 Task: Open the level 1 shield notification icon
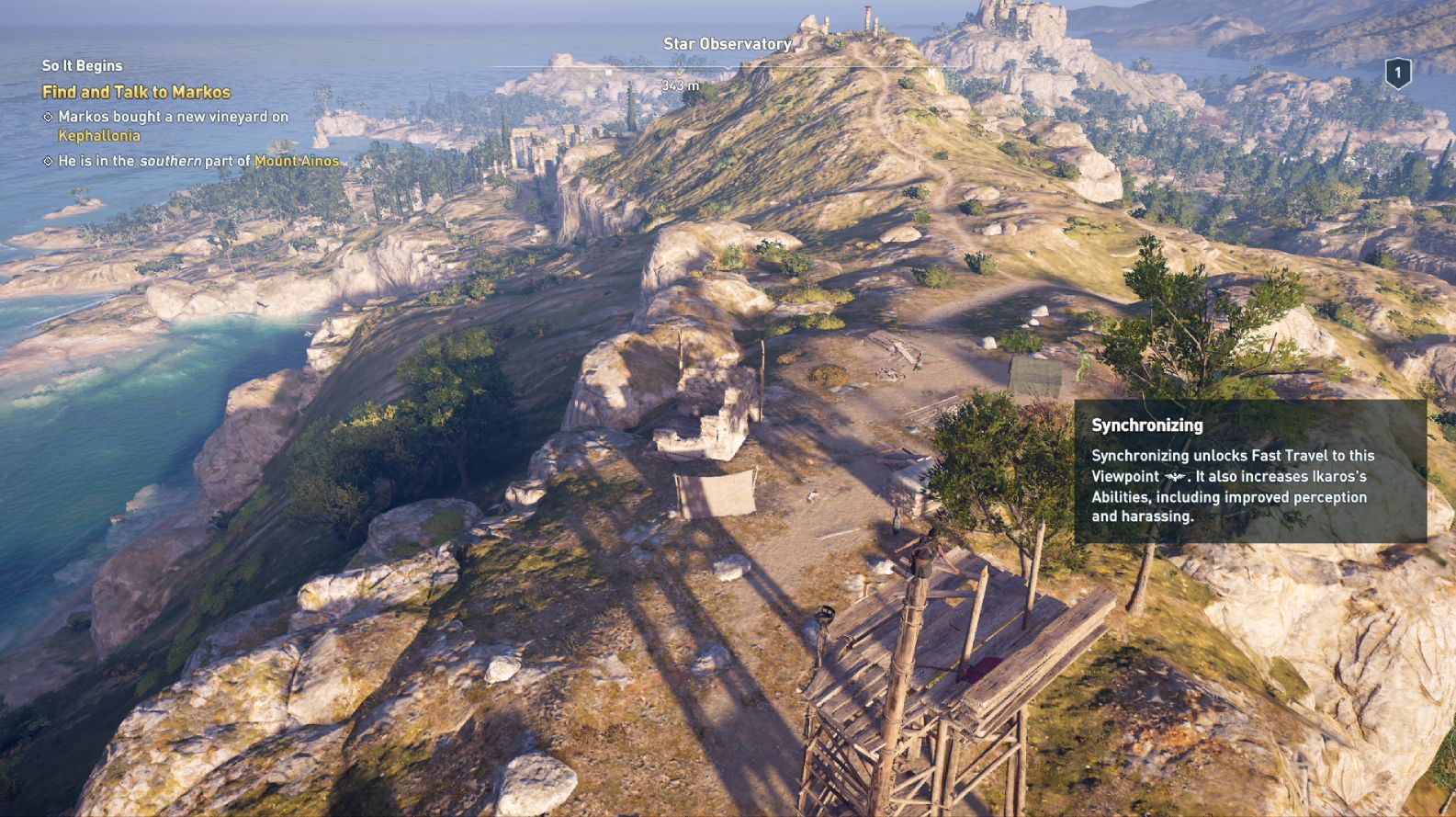[1397, 73]
